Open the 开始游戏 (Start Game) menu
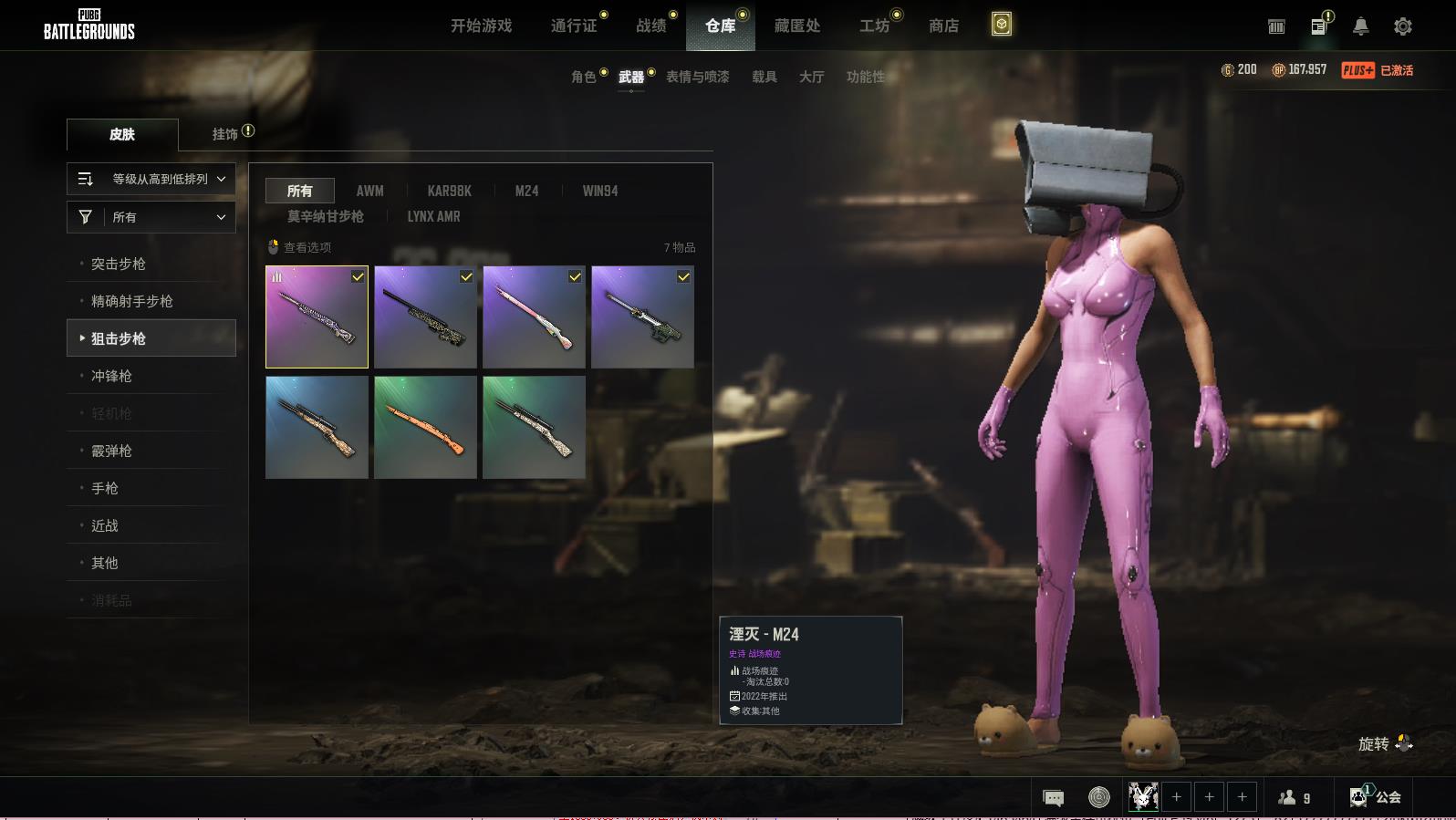 481,26
